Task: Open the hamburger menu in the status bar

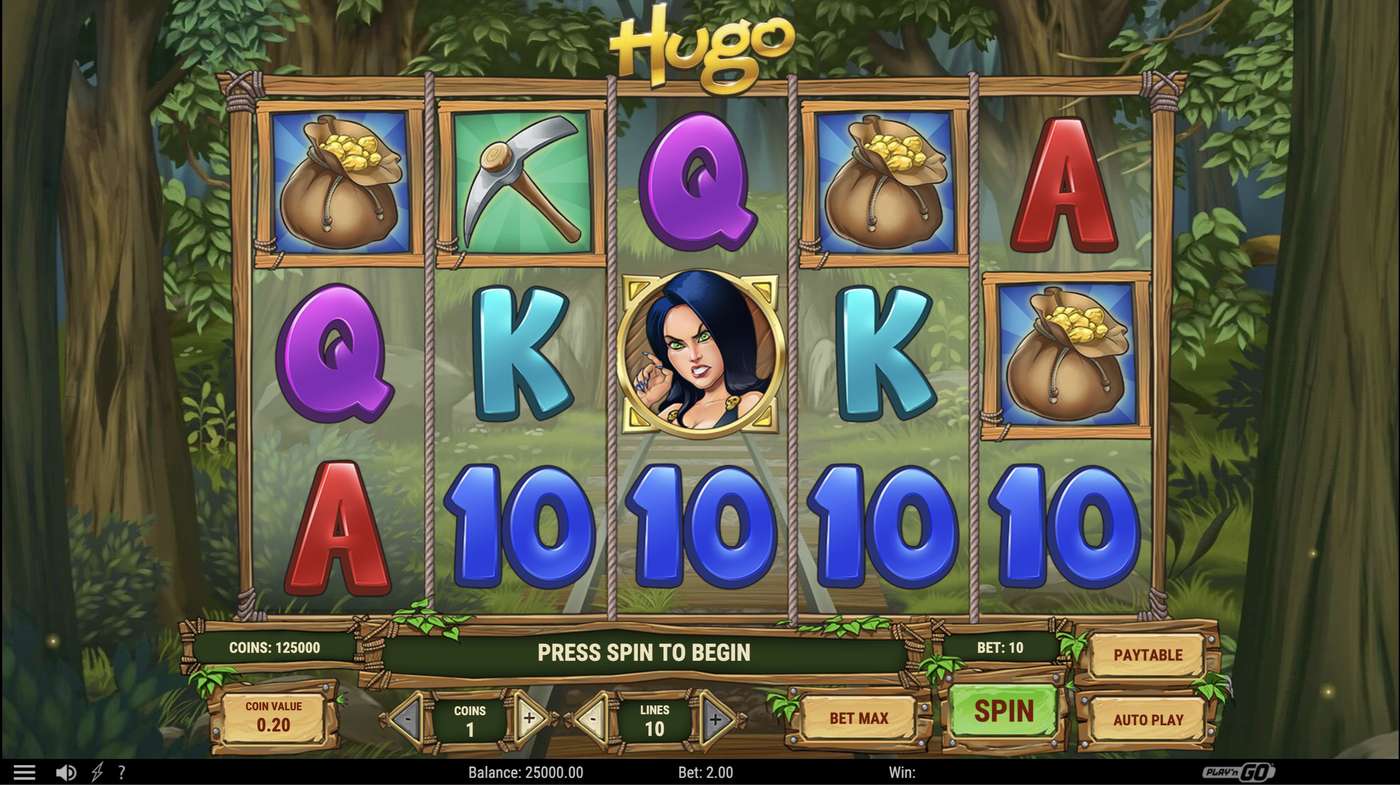Action: click(x=24, y=771)
